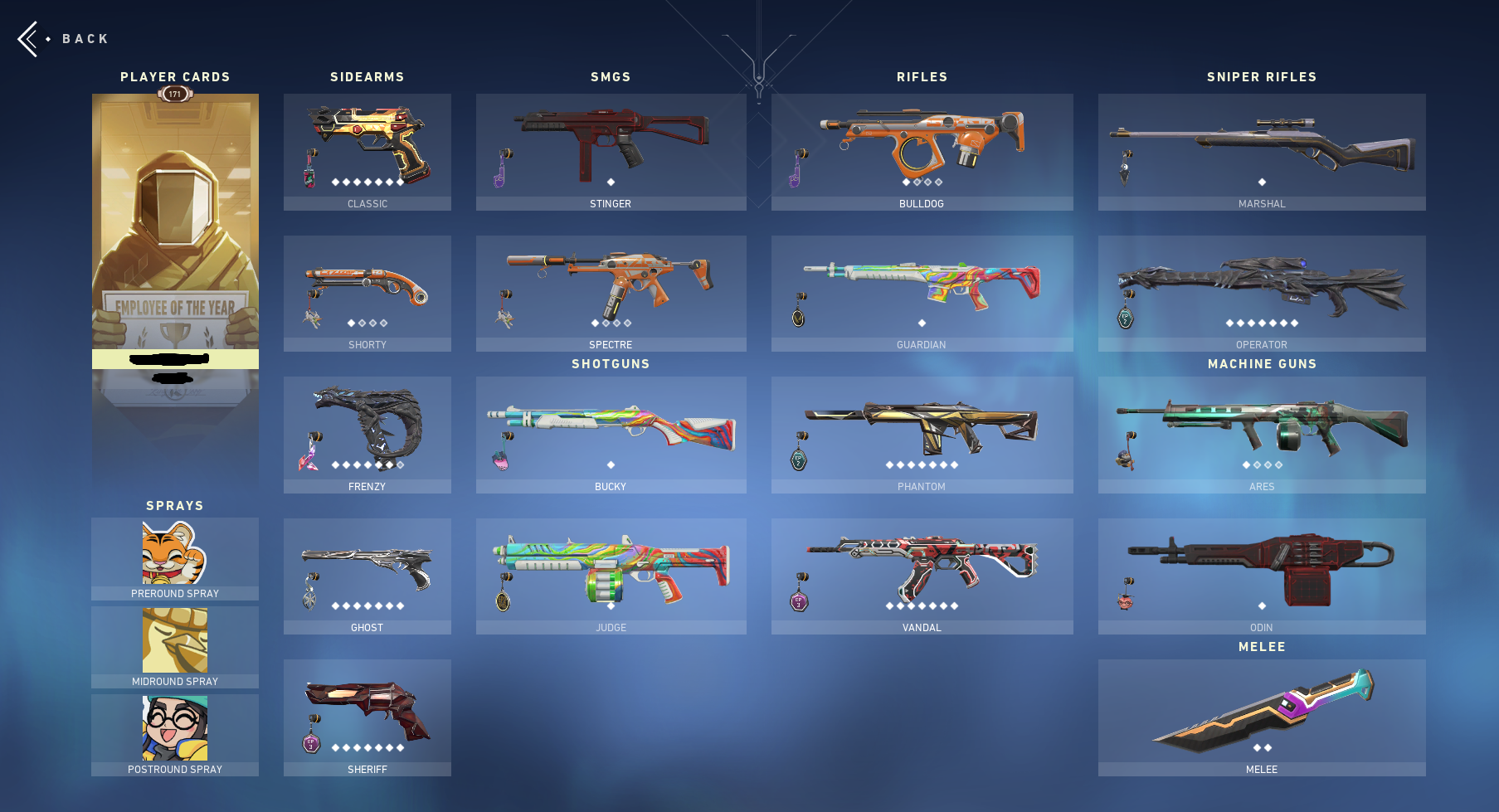Screen dimensions: 1499x812
Task: Change the Preround Spray tiger thumbnail
Action: 174,554
